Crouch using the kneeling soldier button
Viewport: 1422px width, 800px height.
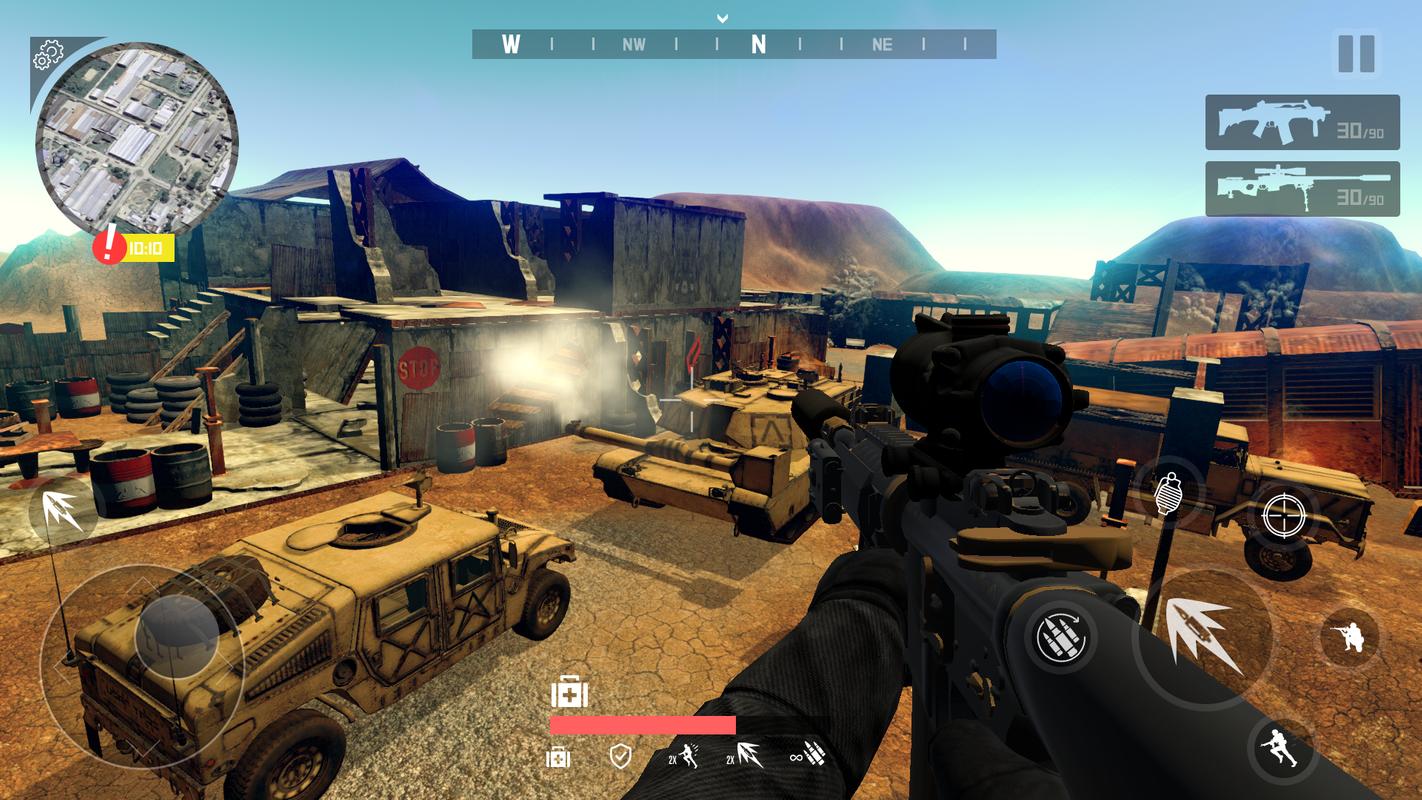[1348, 636]
